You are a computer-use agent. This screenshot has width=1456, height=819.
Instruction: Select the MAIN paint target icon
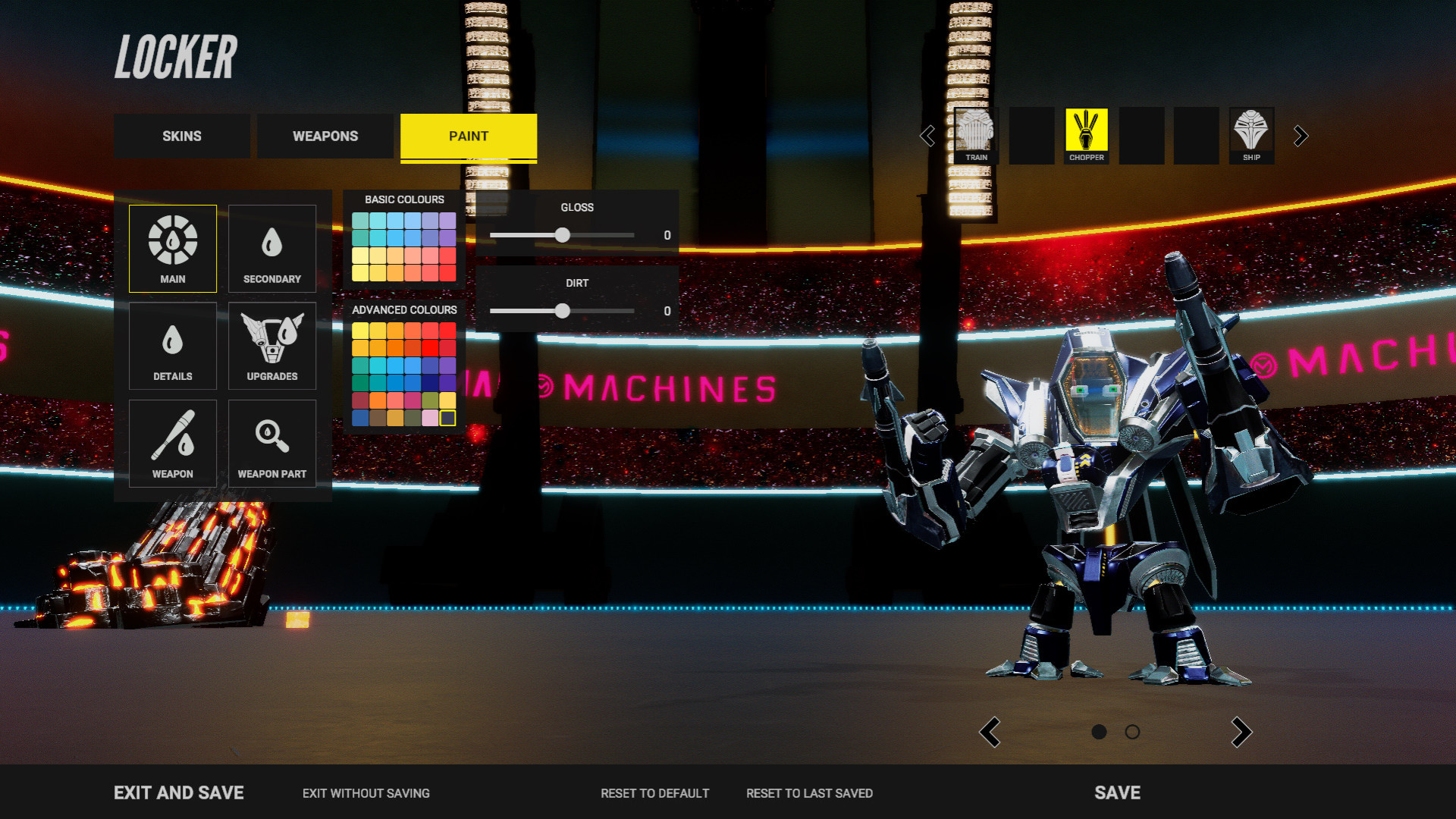pos(172,248)
